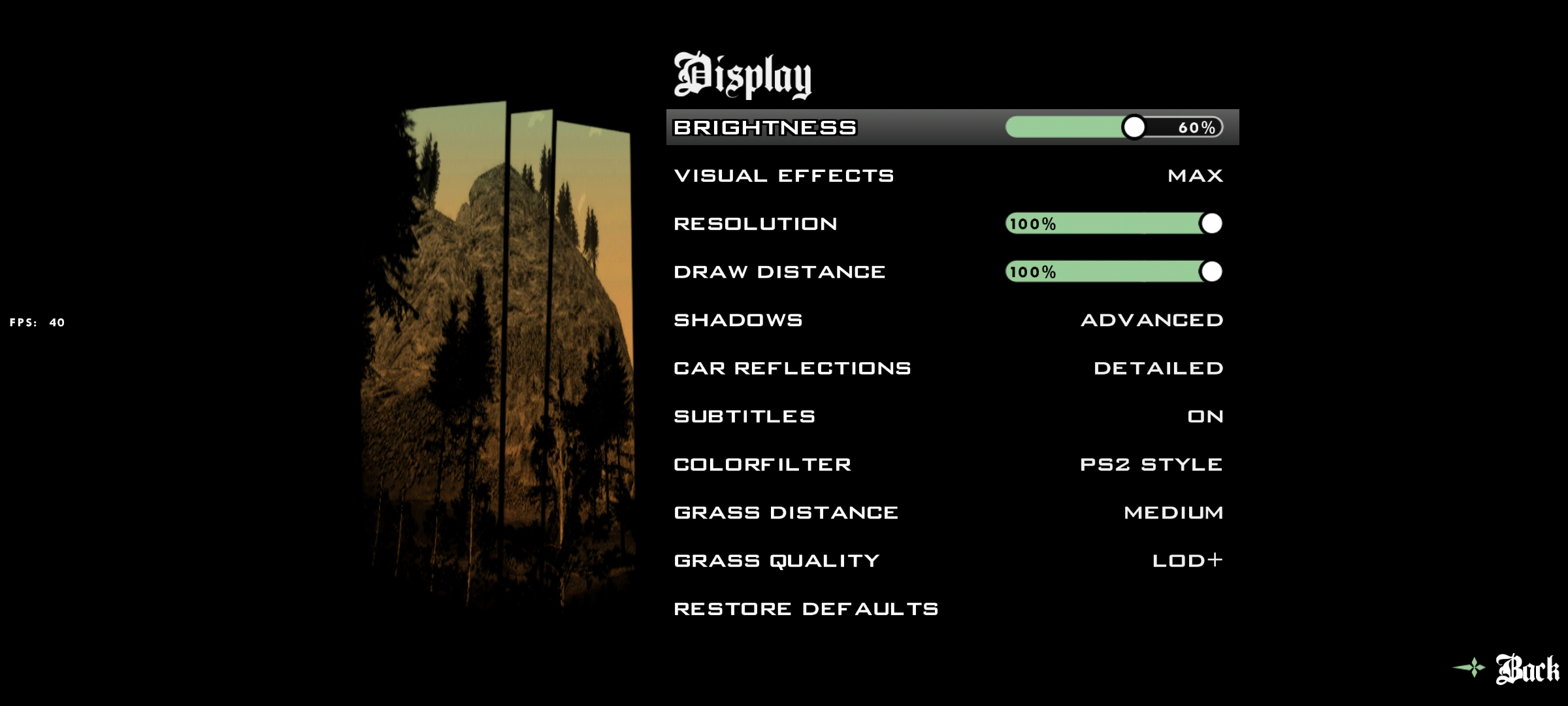Click the Brightness slider bar
Image resolution: width=1568 pixels, height=706 pixels.
(x=1113, y=127)
